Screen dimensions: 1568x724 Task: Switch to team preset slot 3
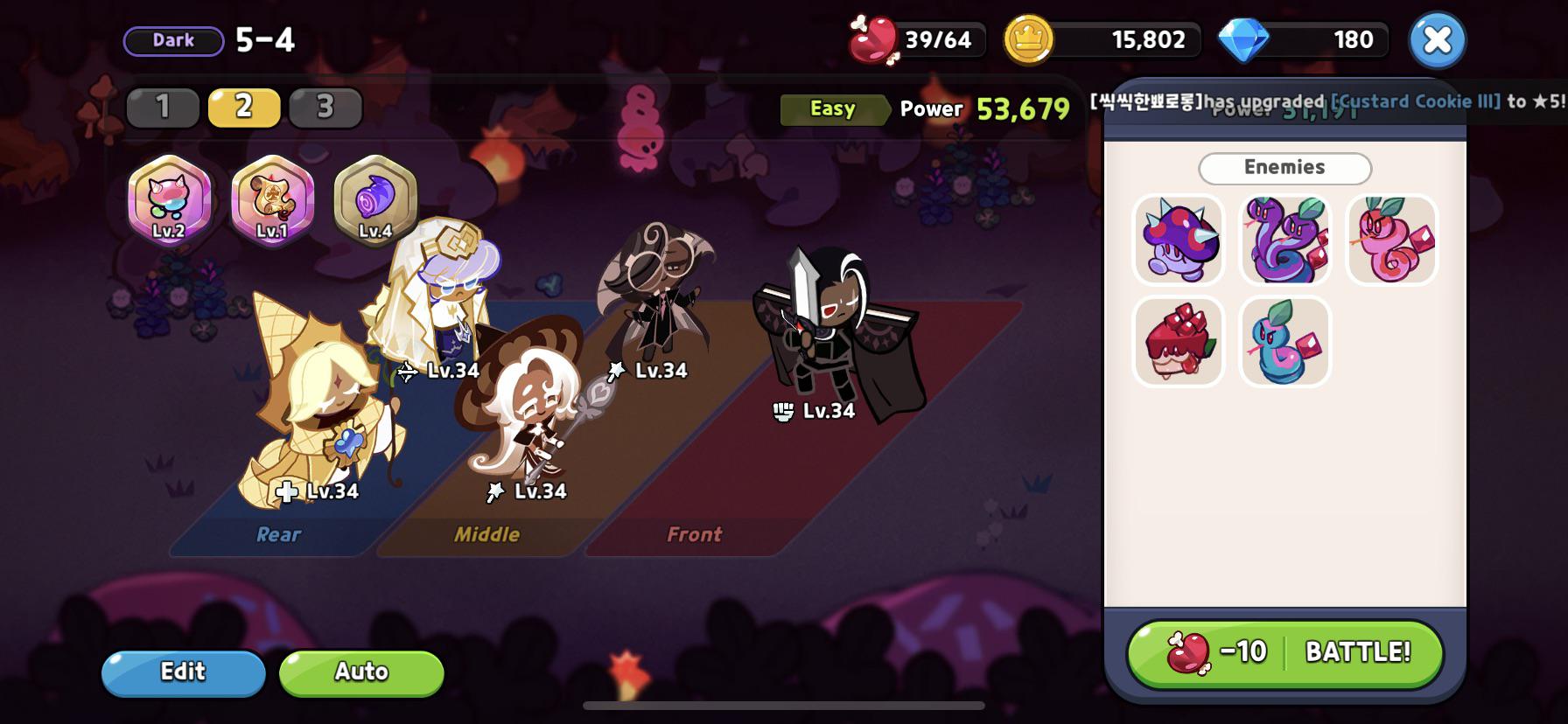point(325,108)
